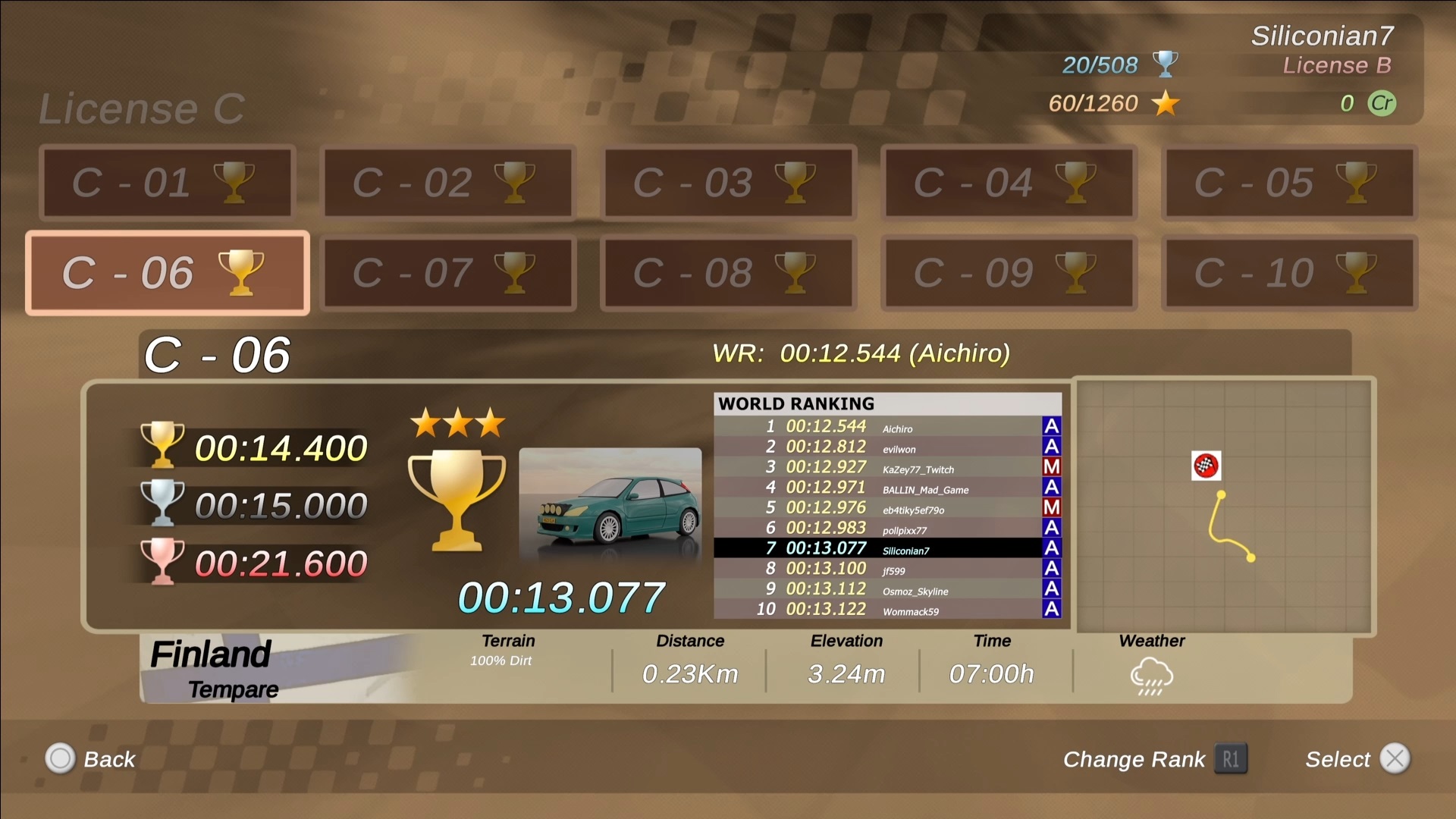
Task: Pick the C - 04 test tile
Action: pyautogui.click(x=1009, y=183)
